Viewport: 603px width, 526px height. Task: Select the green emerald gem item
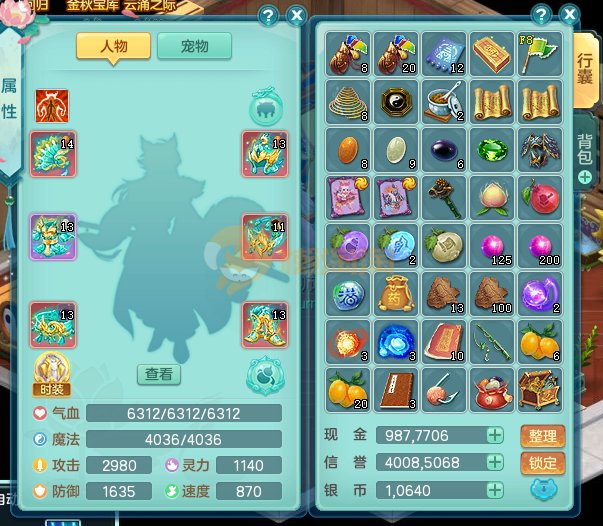point(493,149)
